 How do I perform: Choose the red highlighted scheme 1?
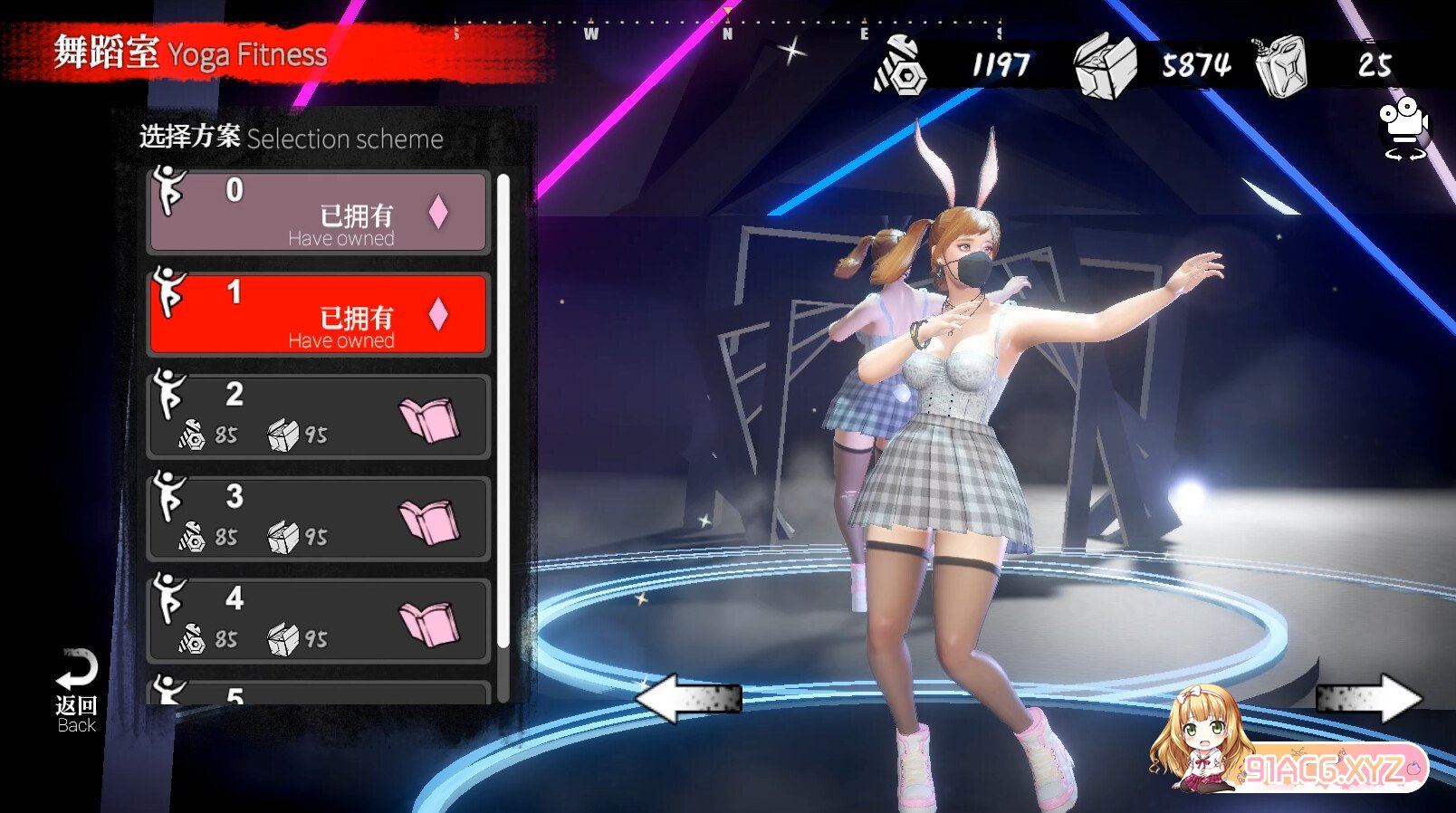318,314
